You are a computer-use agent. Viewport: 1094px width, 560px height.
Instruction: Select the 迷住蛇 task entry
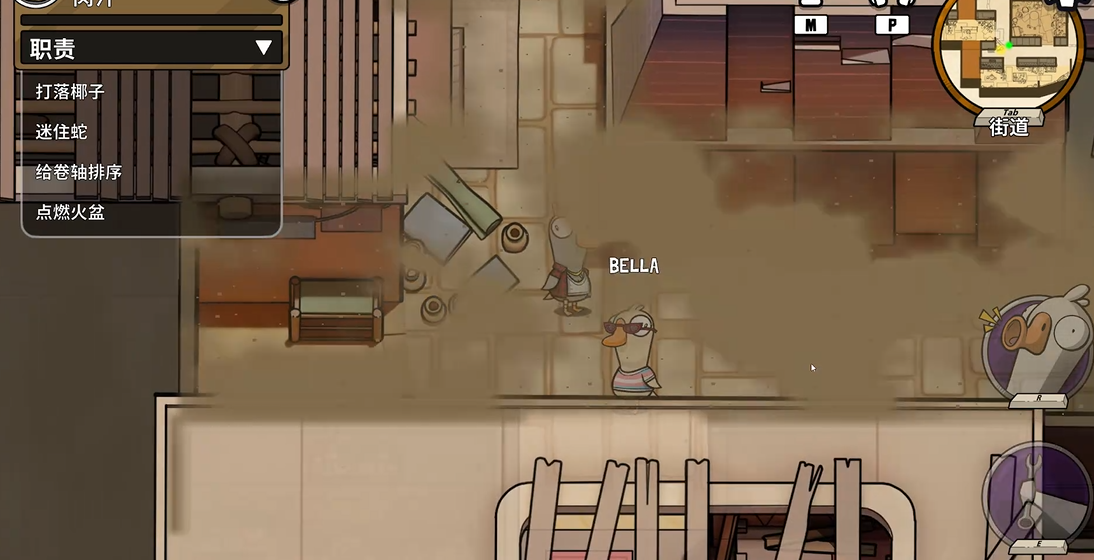click(63, 131)
